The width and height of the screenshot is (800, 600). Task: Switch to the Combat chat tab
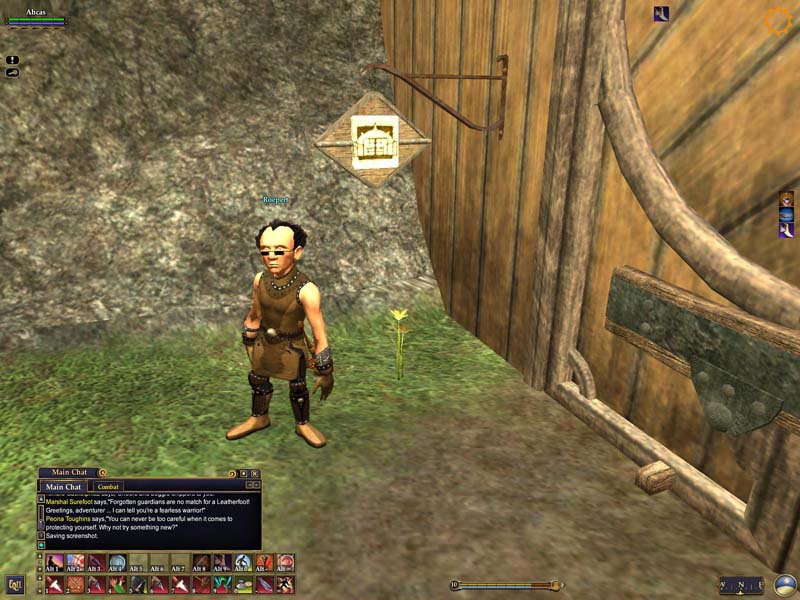[108, 487]
